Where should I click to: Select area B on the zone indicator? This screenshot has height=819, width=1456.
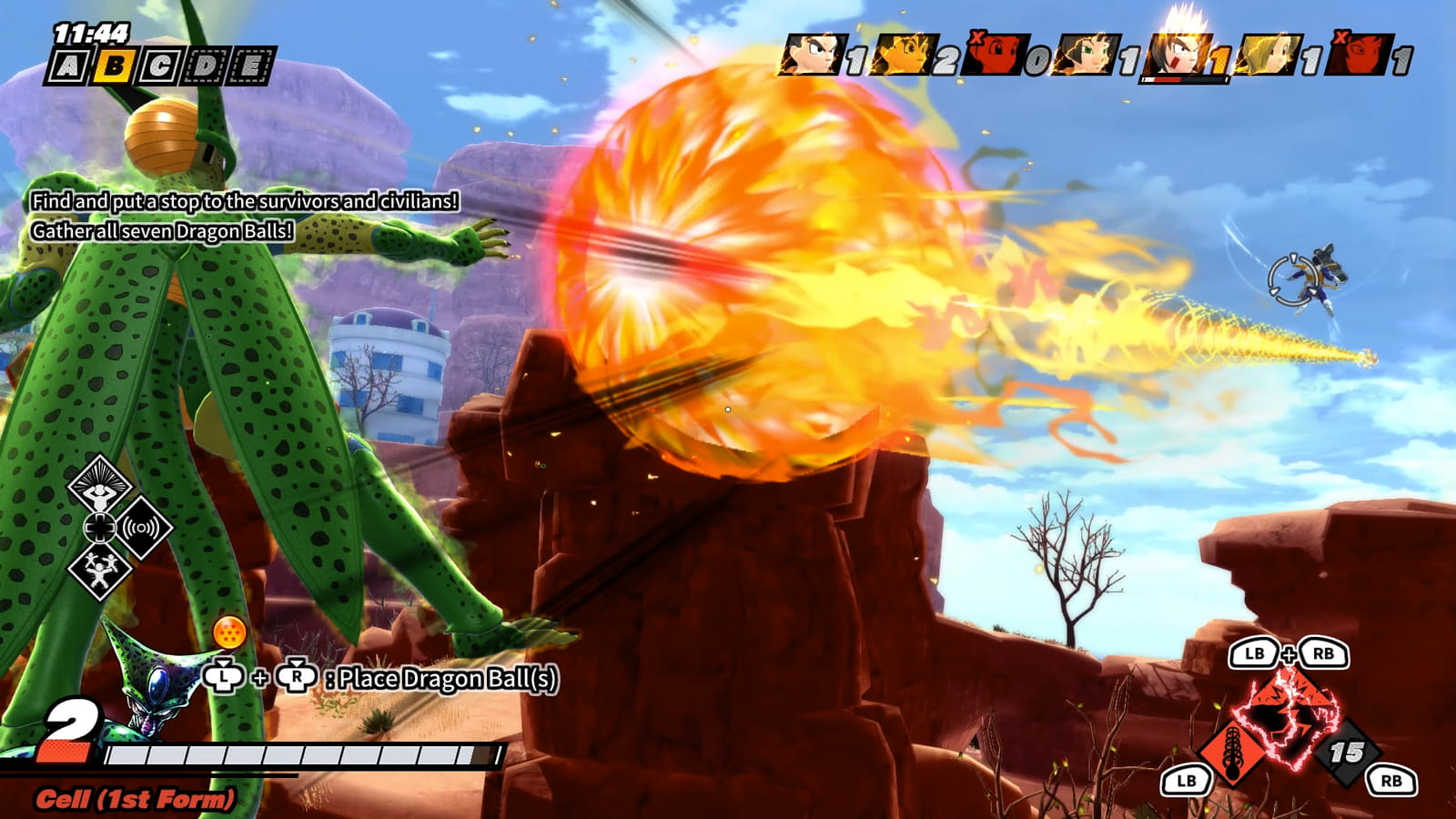pos(114,66)
